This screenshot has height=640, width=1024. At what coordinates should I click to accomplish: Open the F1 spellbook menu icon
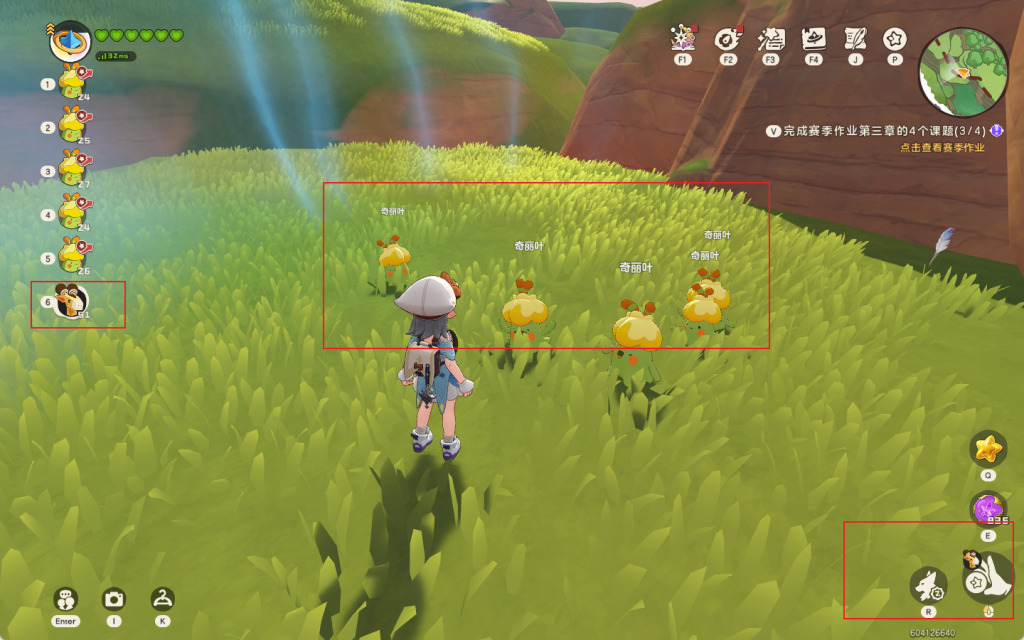(x=684, y=39)
